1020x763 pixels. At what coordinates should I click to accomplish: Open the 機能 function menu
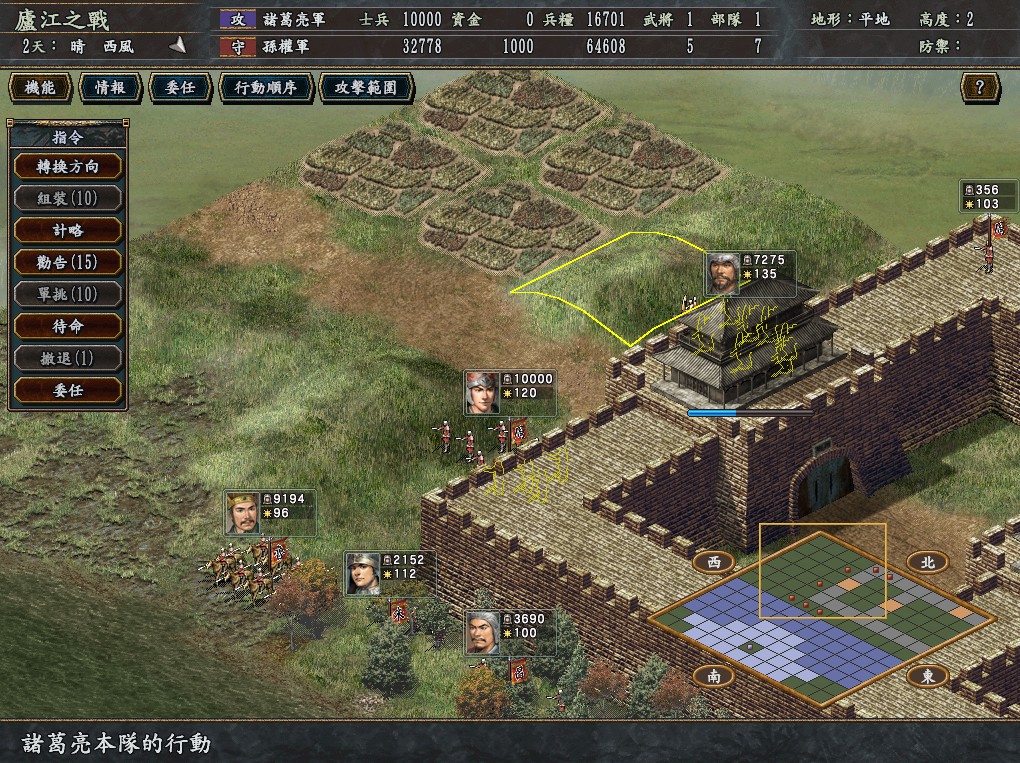[x=41, y=88]
